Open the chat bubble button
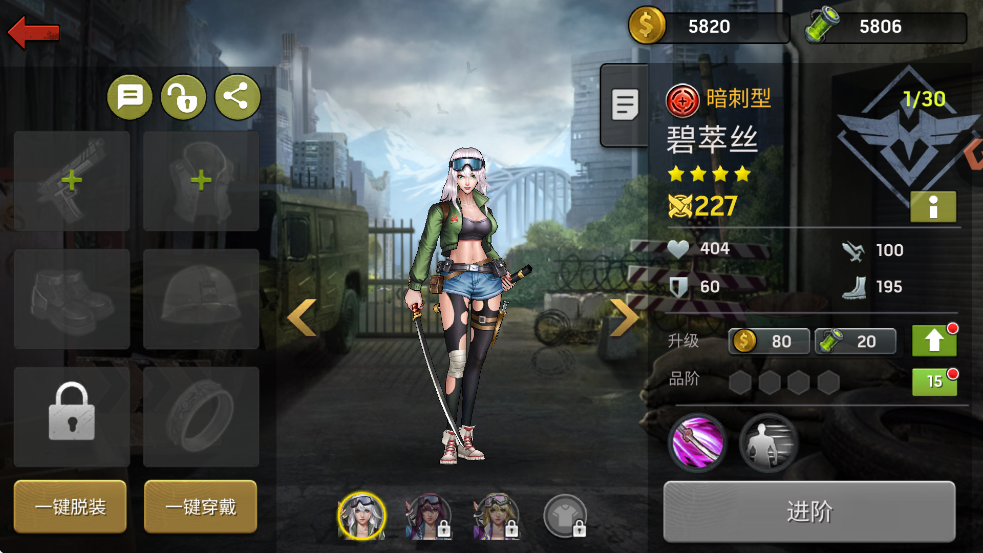 130,97
